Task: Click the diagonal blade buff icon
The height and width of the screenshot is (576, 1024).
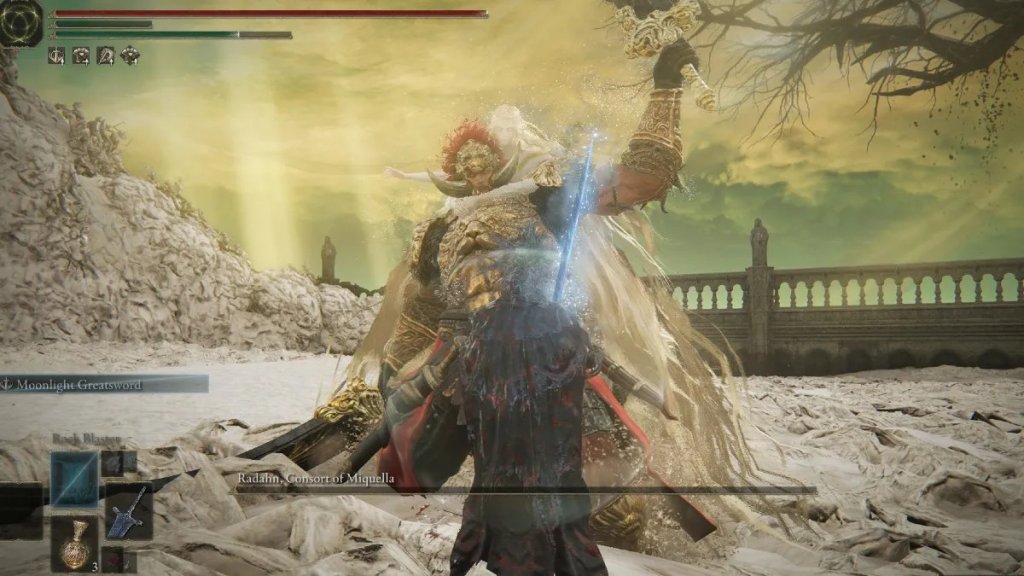Action: [x=105, y=56]
